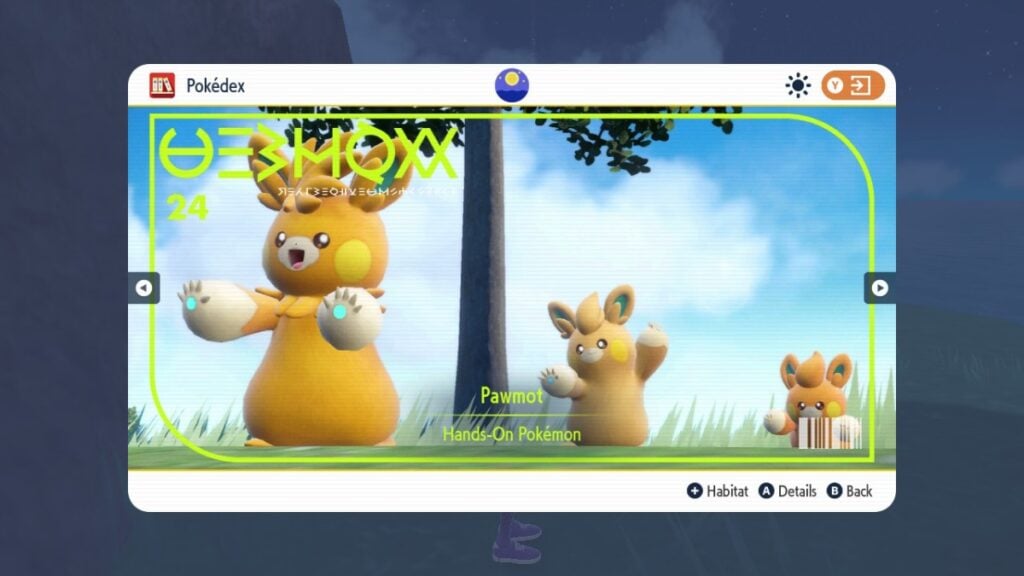This screenshot has height=576, width=1024.
Task: Show Pawmot's Details page
Action: click(787, 491)
